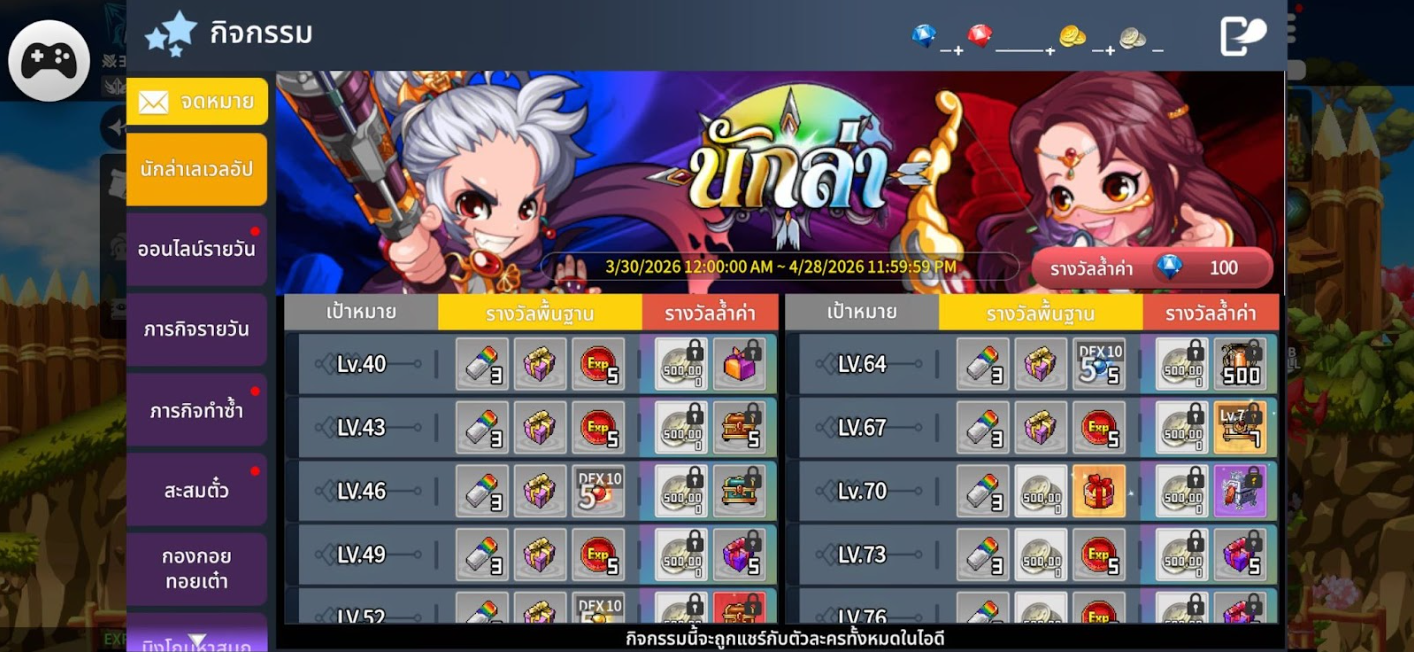Choose the LV.43 locked treasure chest reward

click(739, 427)
